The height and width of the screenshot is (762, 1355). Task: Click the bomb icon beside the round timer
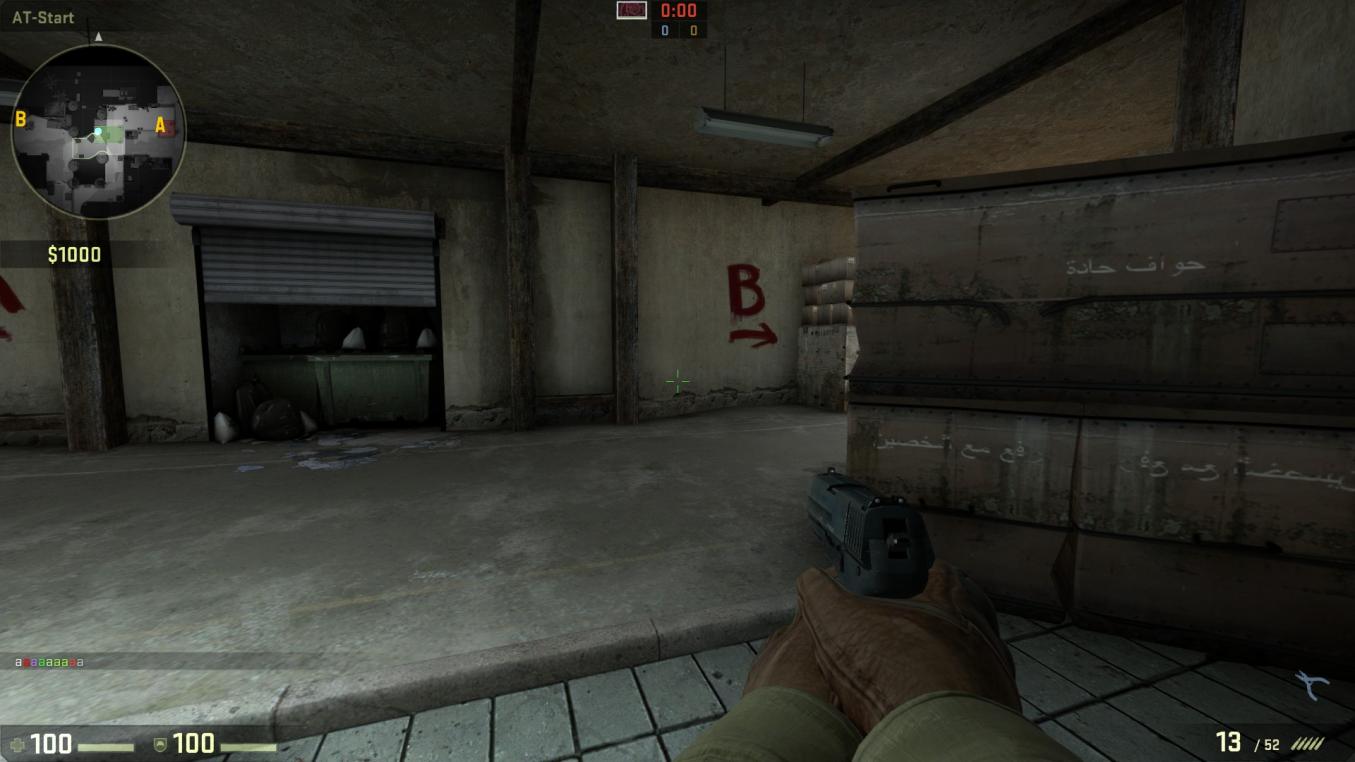(631, 10)
